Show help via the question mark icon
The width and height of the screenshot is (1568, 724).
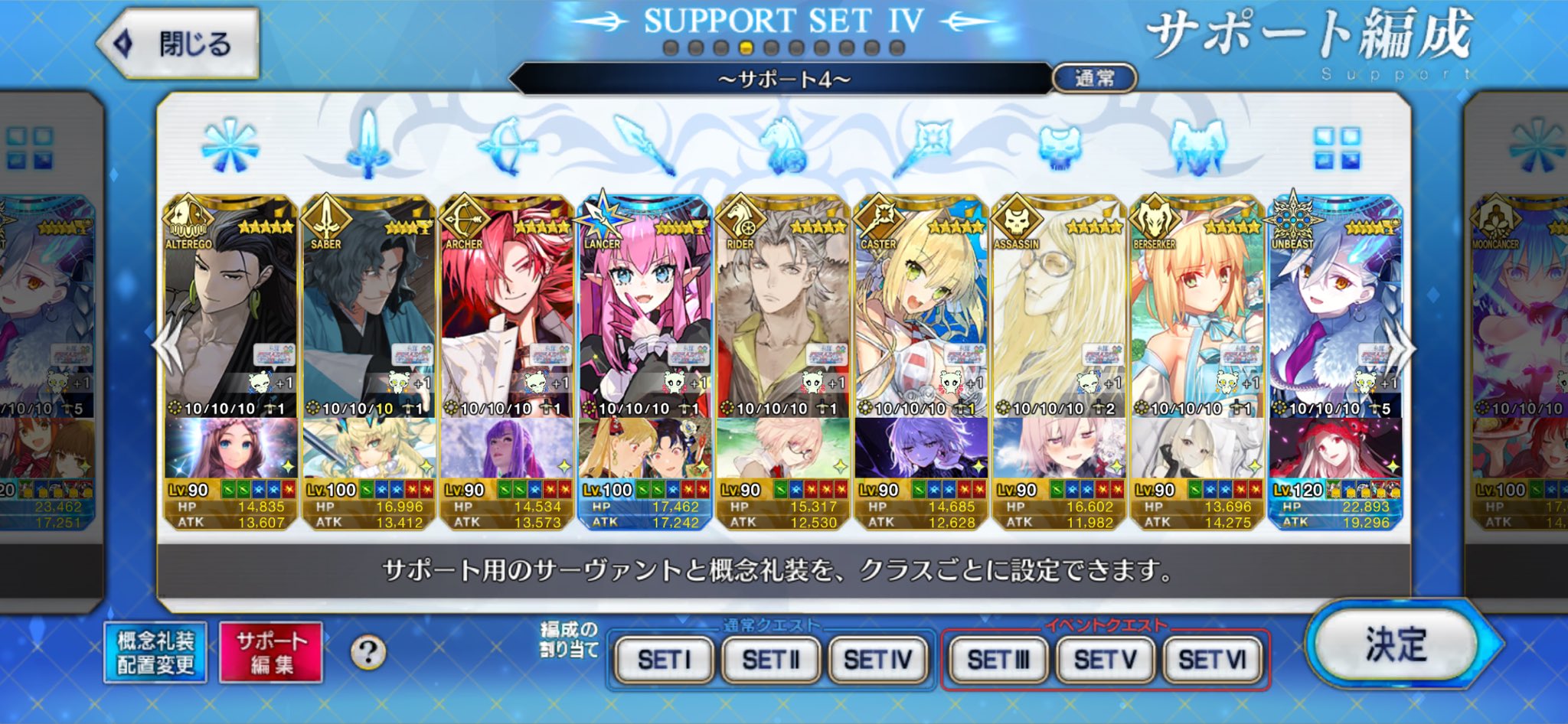click(x=368, y=652)
